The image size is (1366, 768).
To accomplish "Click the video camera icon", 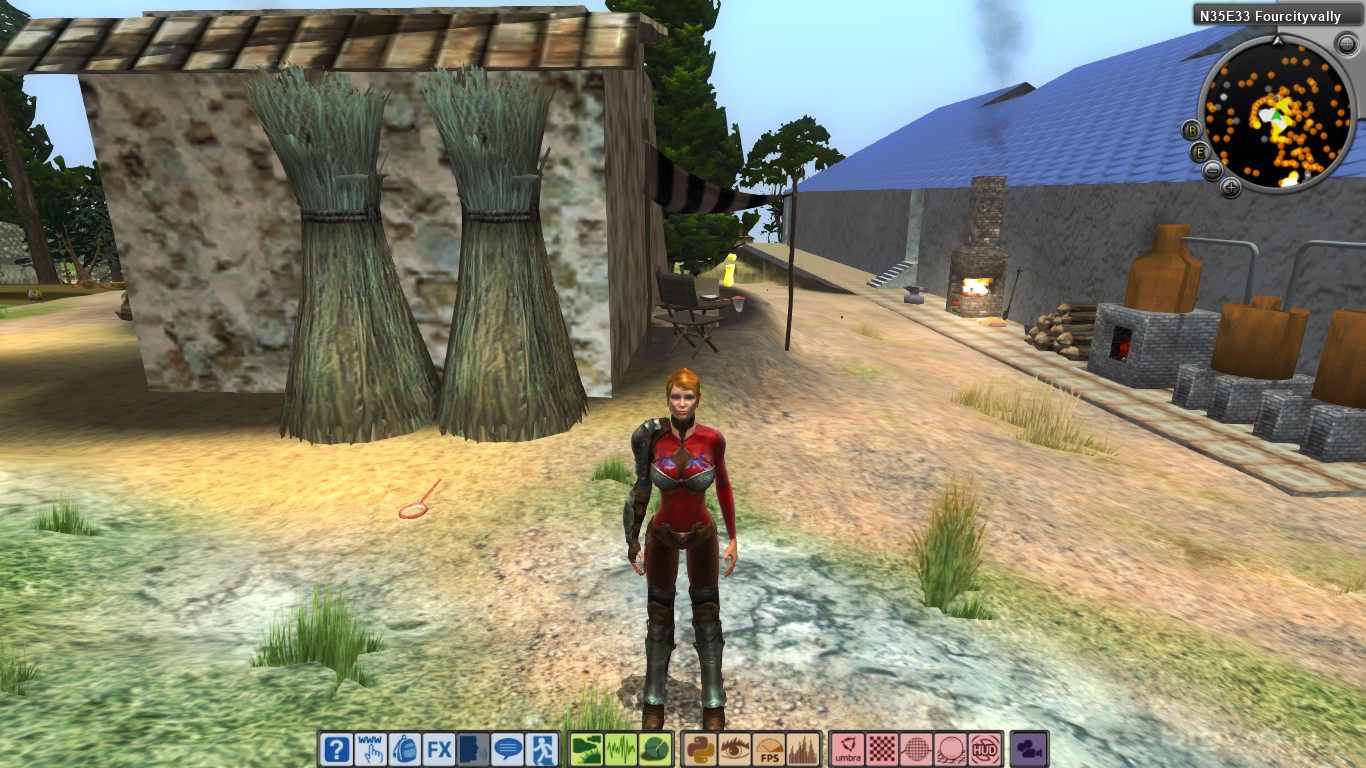I will [x=1028, y=749].
